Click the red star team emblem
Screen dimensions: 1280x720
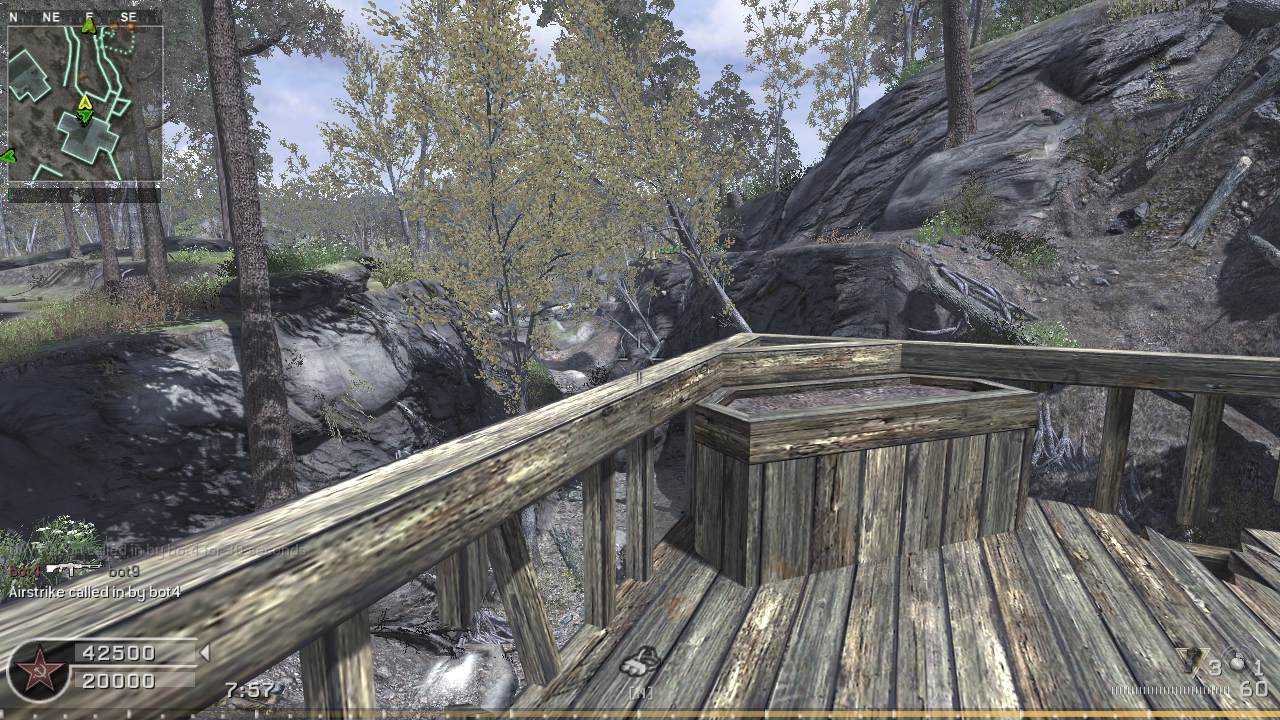click(x=40, y=670)
